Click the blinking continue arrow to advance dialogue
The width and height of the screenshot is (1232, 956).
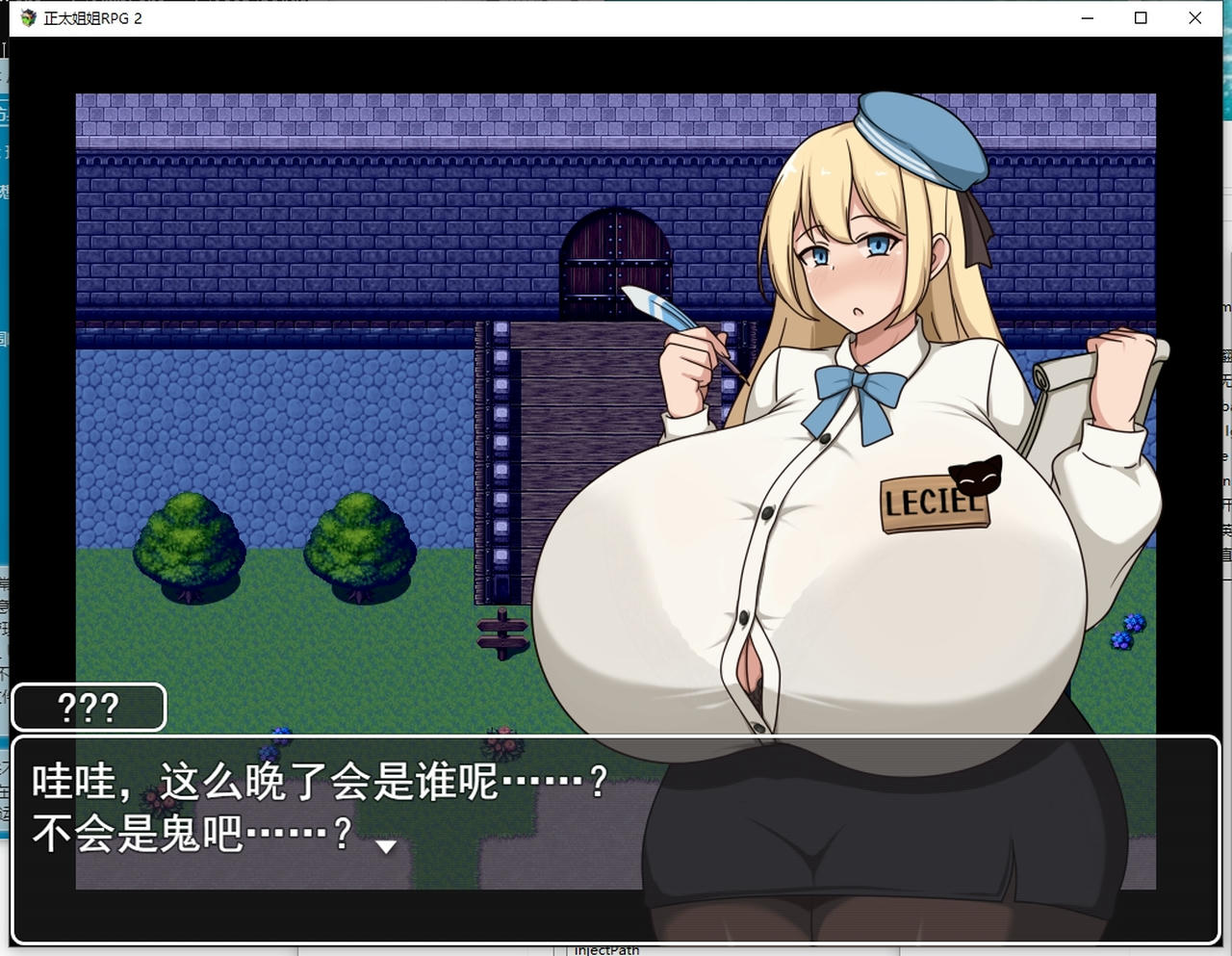tap(387, 849)
